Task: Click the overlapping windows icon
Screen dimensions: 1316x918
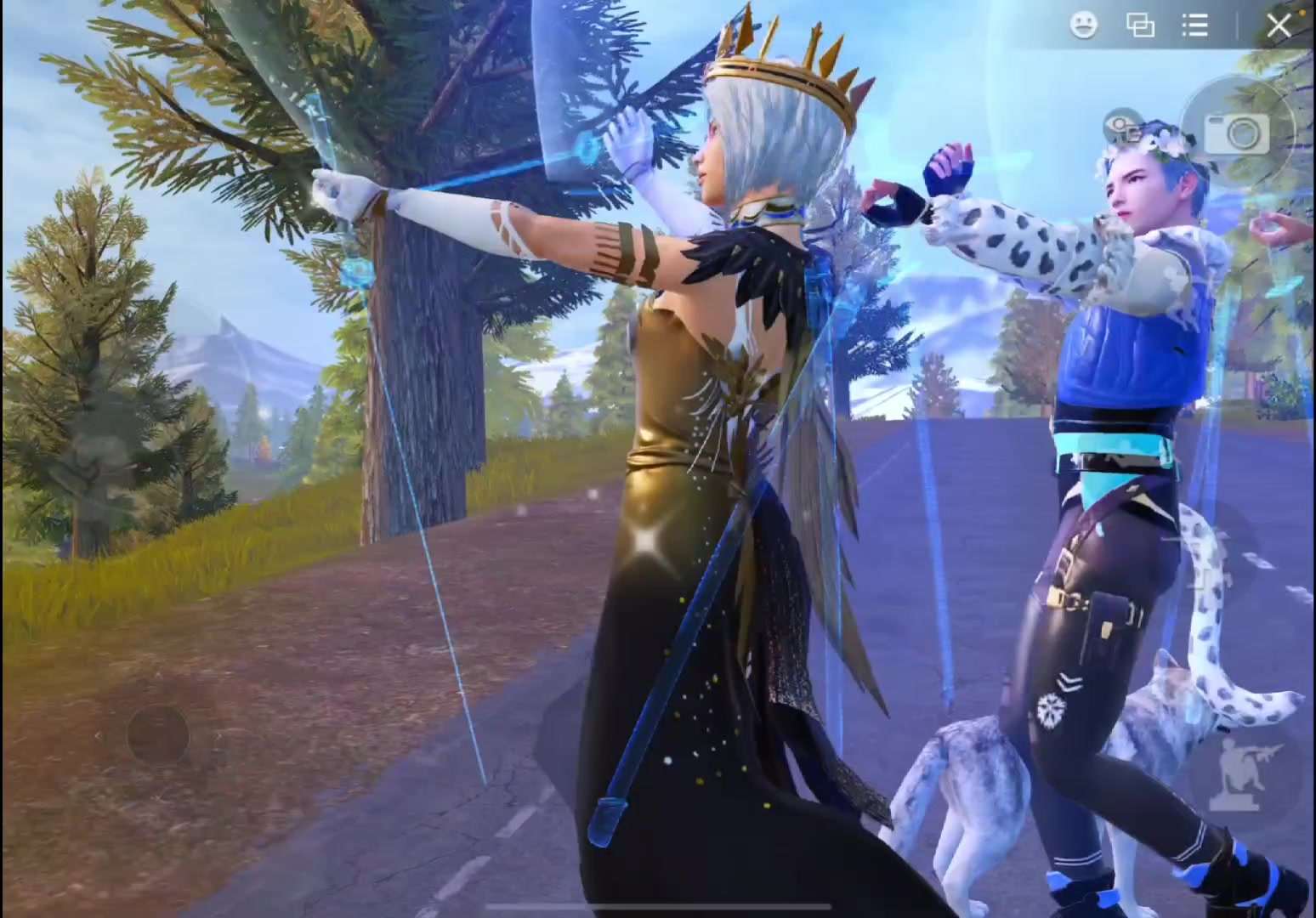Action: [x=1140, y=25]
